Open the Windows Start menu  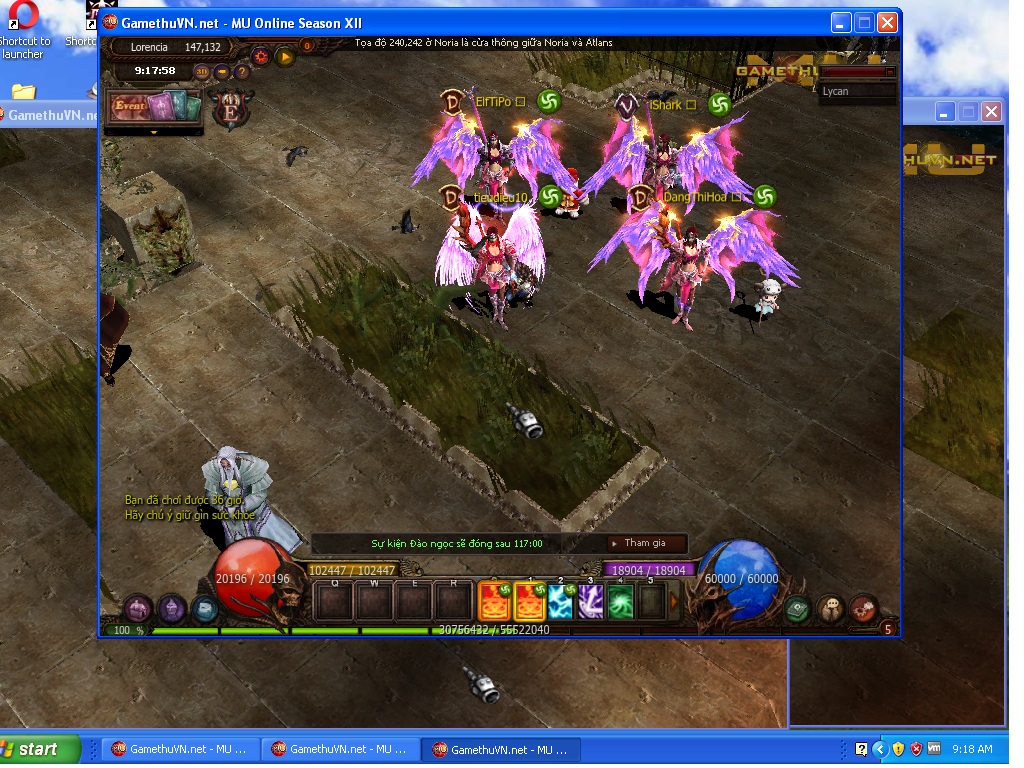[40, 749]
